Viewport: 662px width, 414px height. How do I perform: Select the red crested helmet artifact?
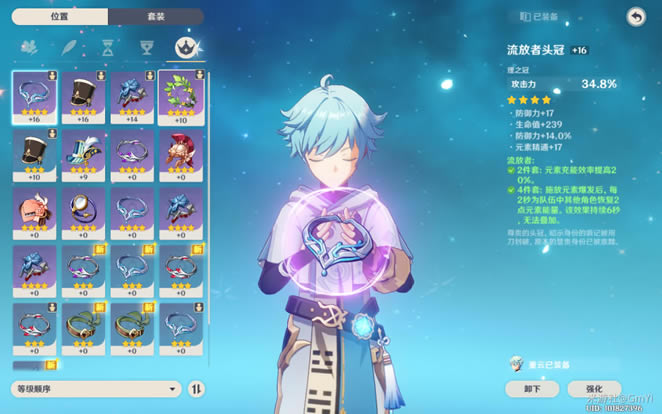182,154
